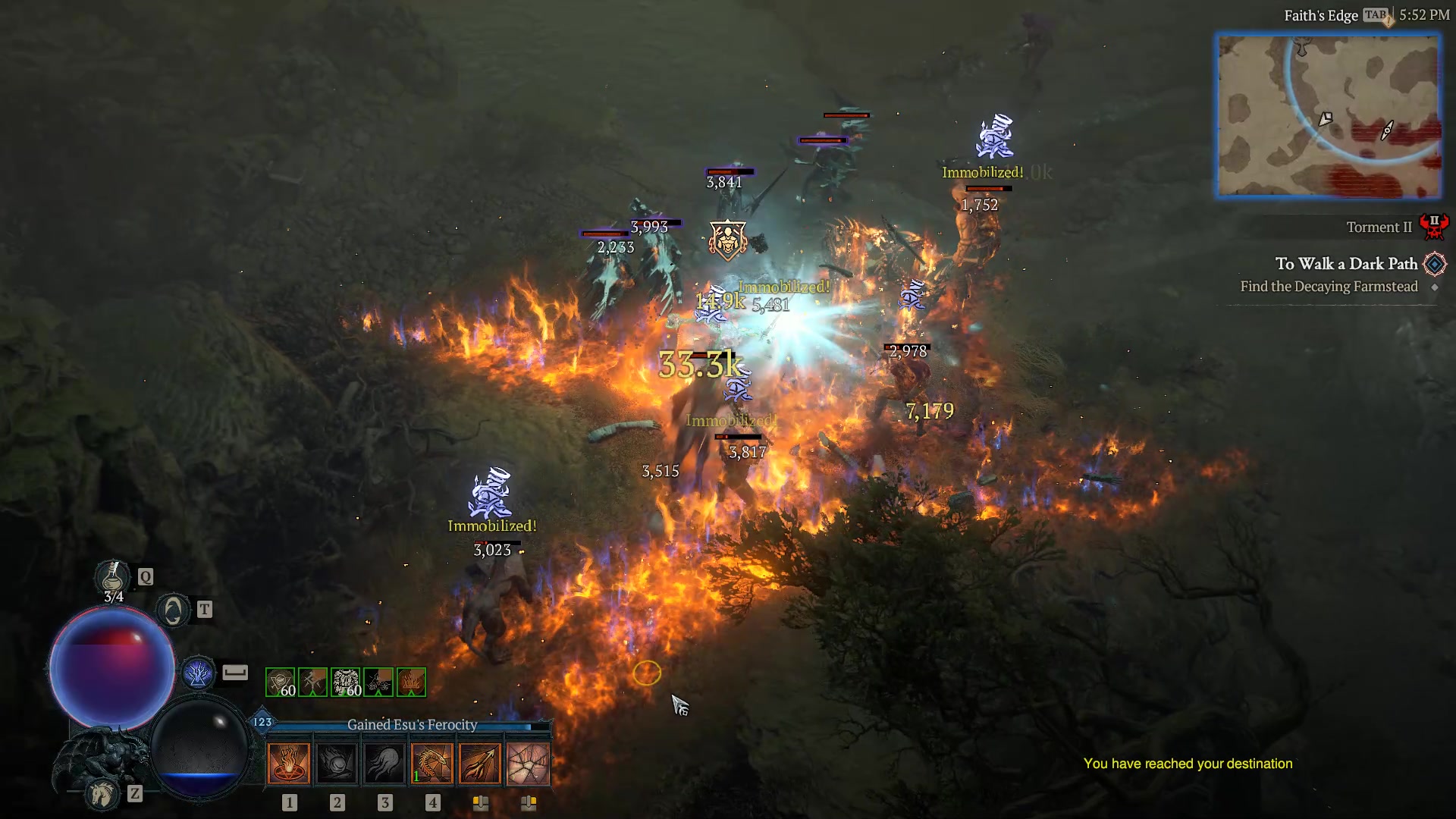Click the Evade ability icon near T
Viewport: 1456px width, 819px height.
point(173,609)
